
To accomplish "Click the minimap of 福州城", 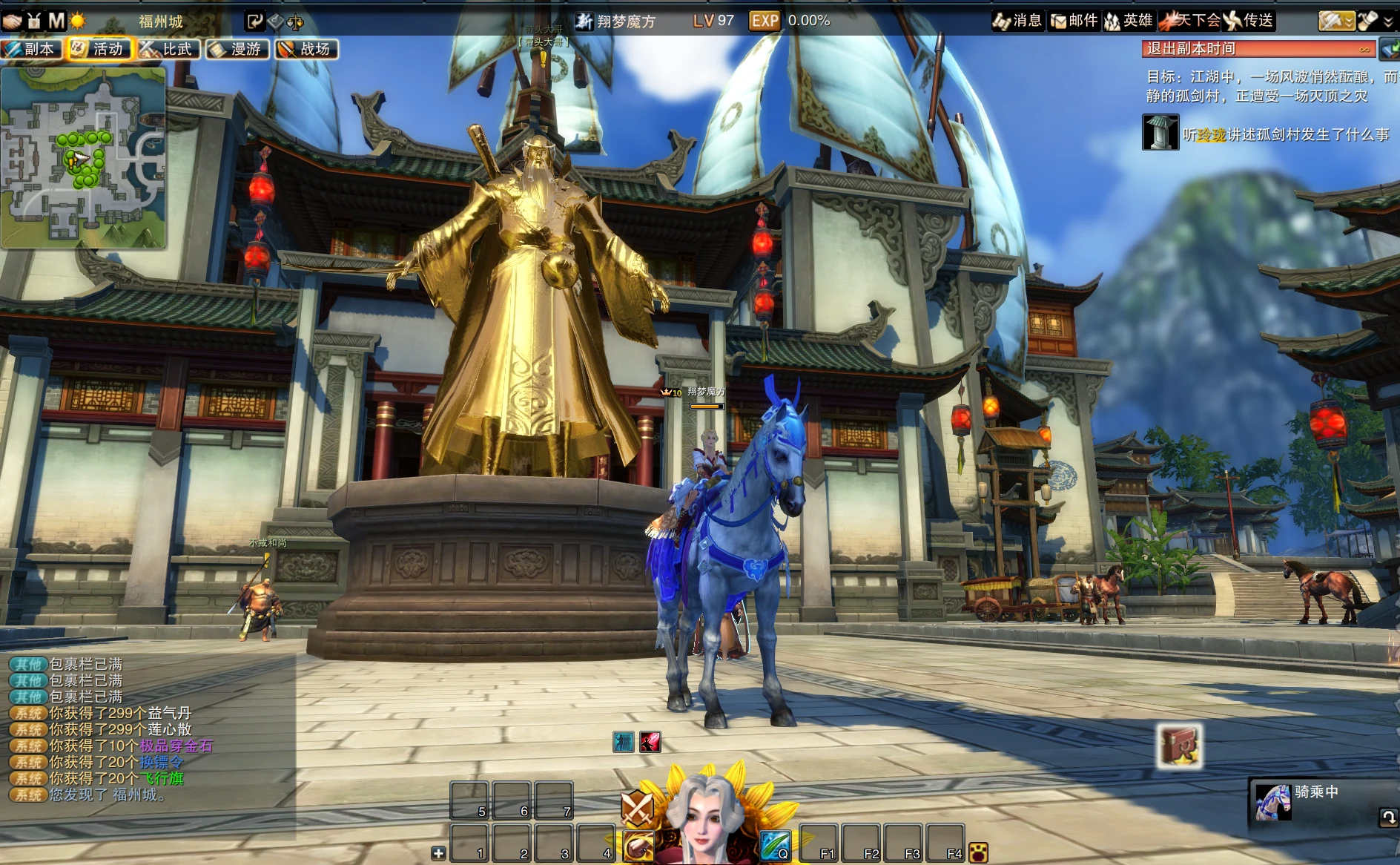I will click(x=83, y=157).
